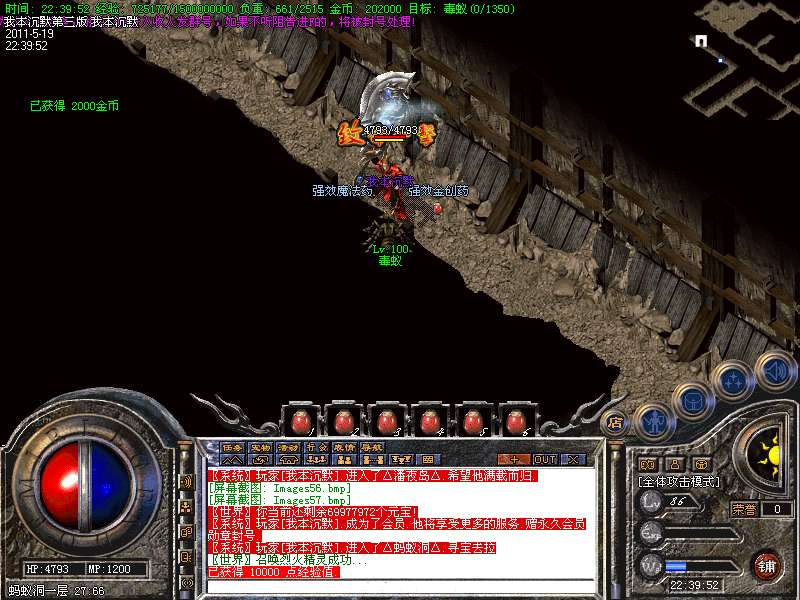Viewport: 800px width, 600px height.
Task: Toggle sound with the speaker button
Action: coord(775,370)
